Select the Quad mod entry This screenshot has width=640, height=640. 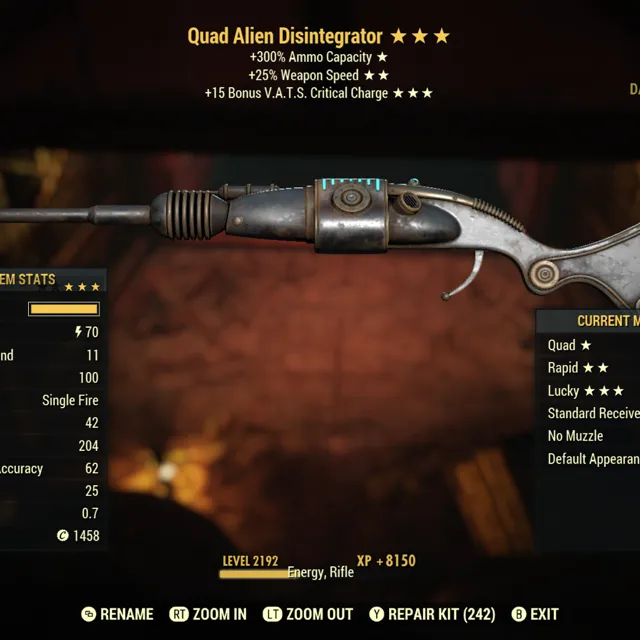[570, 345]
